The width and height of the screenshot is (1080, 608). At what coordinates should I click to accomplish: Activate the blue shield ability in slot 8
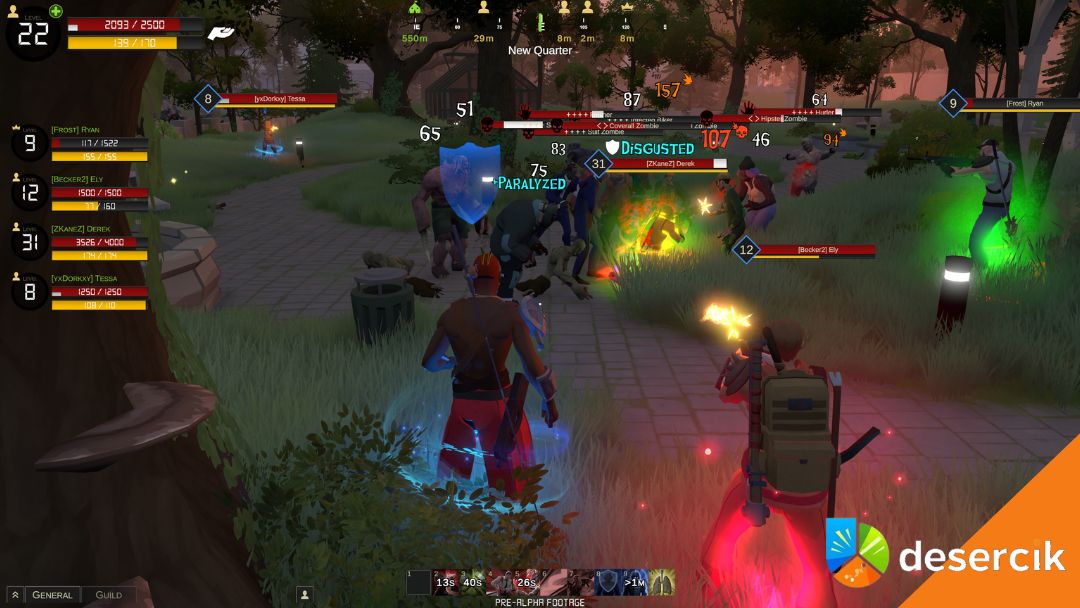tap(608, 582)
